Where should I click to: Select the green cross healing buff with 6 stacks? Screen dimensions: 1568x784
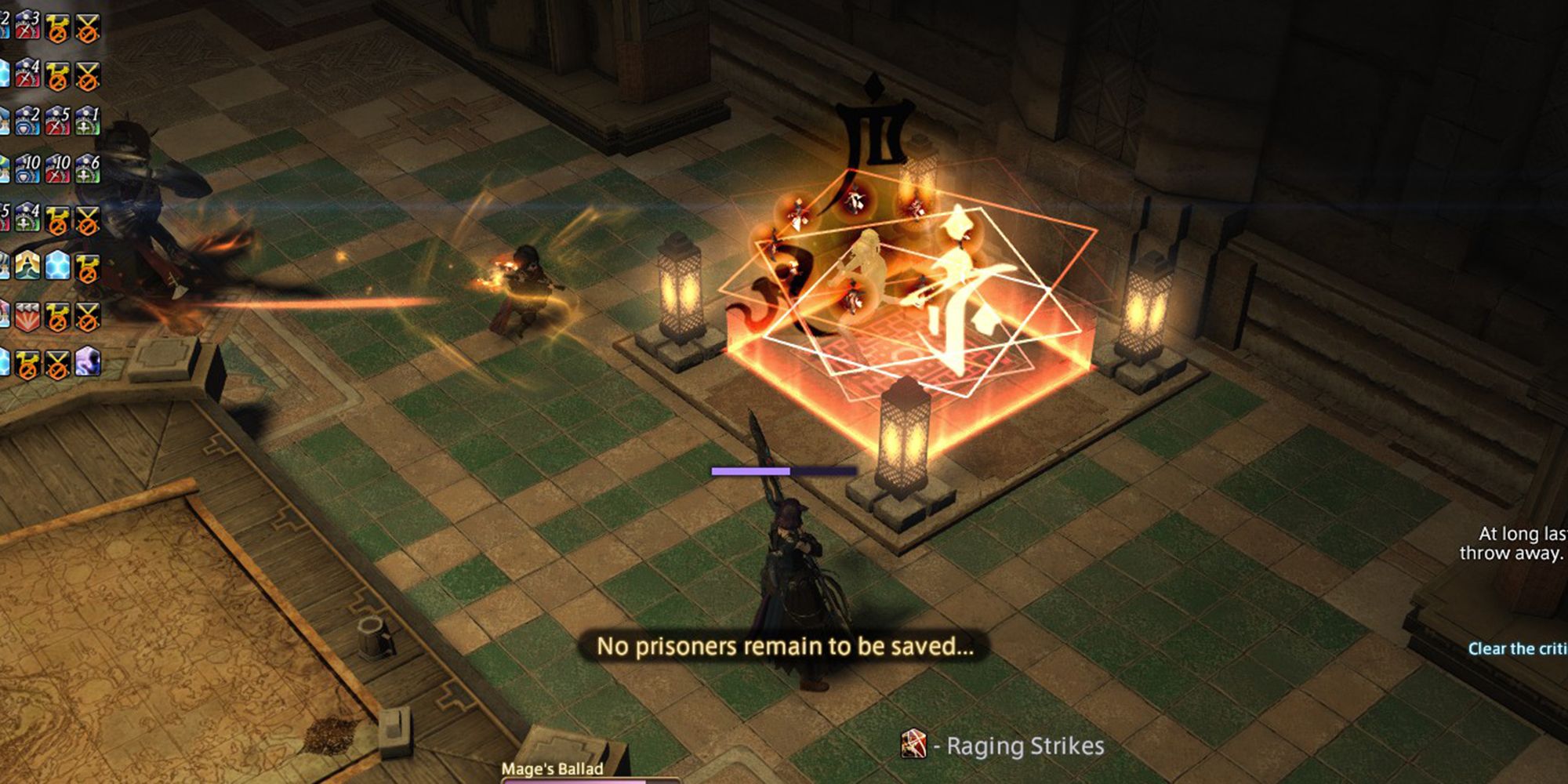(87, 169)
